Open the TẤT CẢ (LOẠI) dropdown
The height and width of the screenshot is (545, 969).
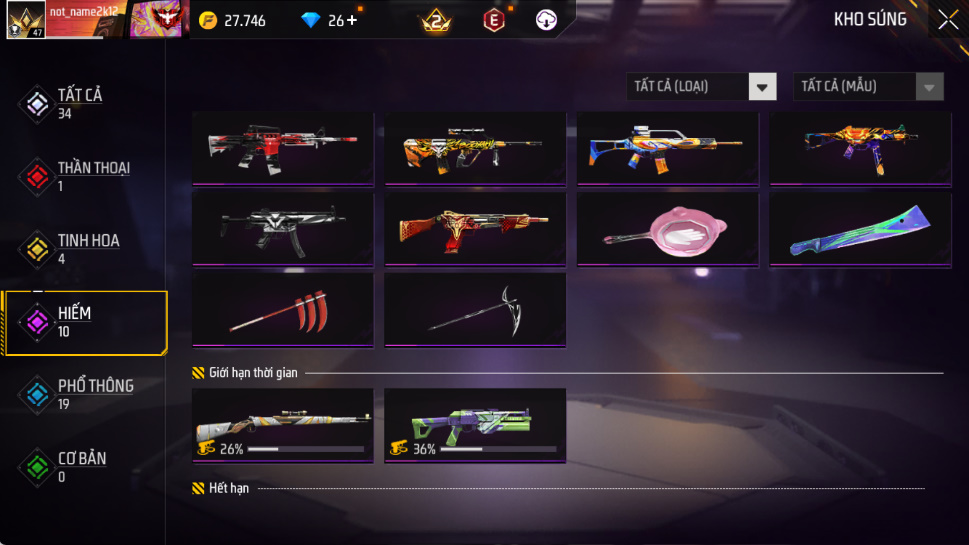point(701,87)
